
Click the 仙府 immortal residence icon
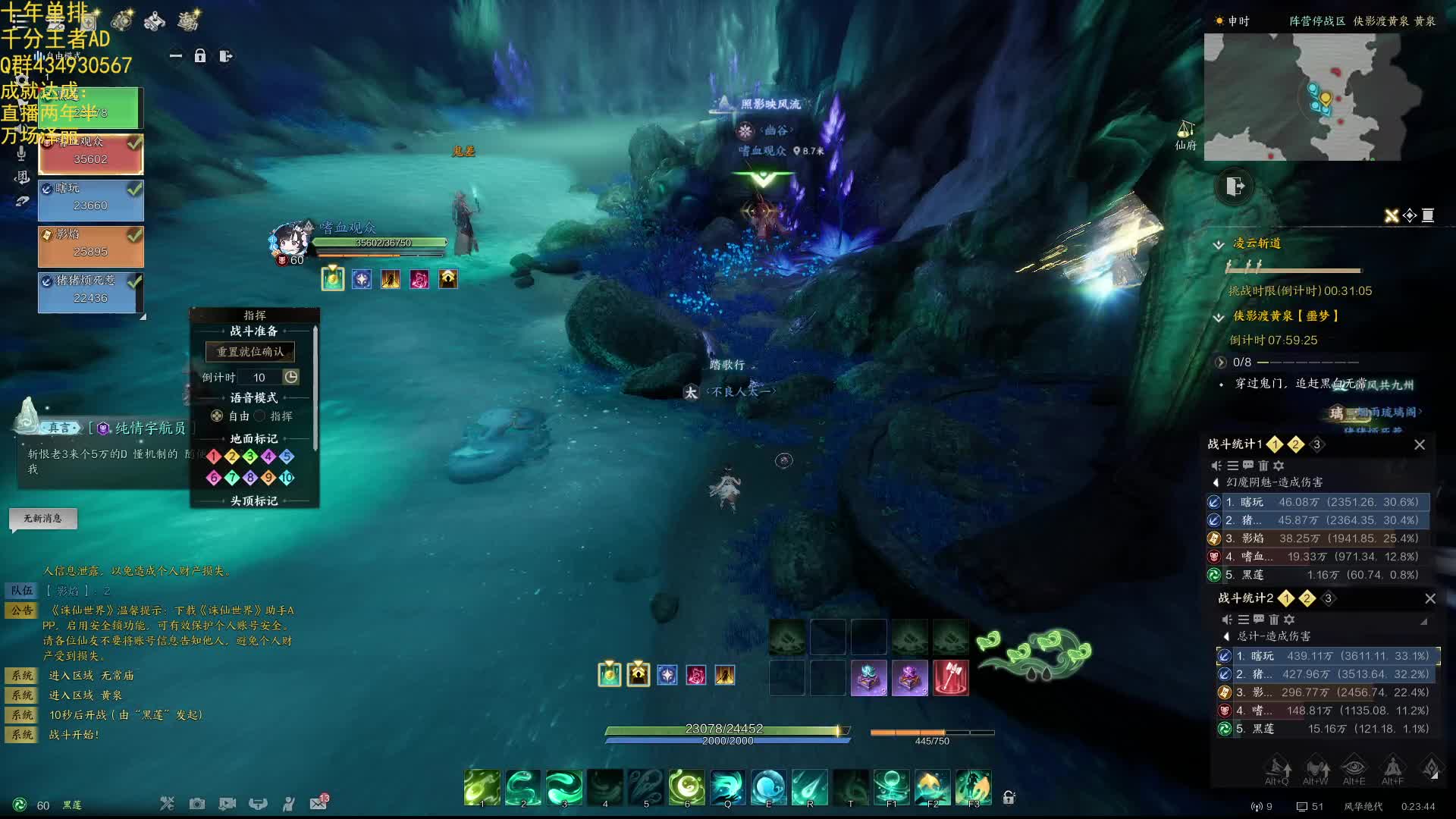point(1185,135)
